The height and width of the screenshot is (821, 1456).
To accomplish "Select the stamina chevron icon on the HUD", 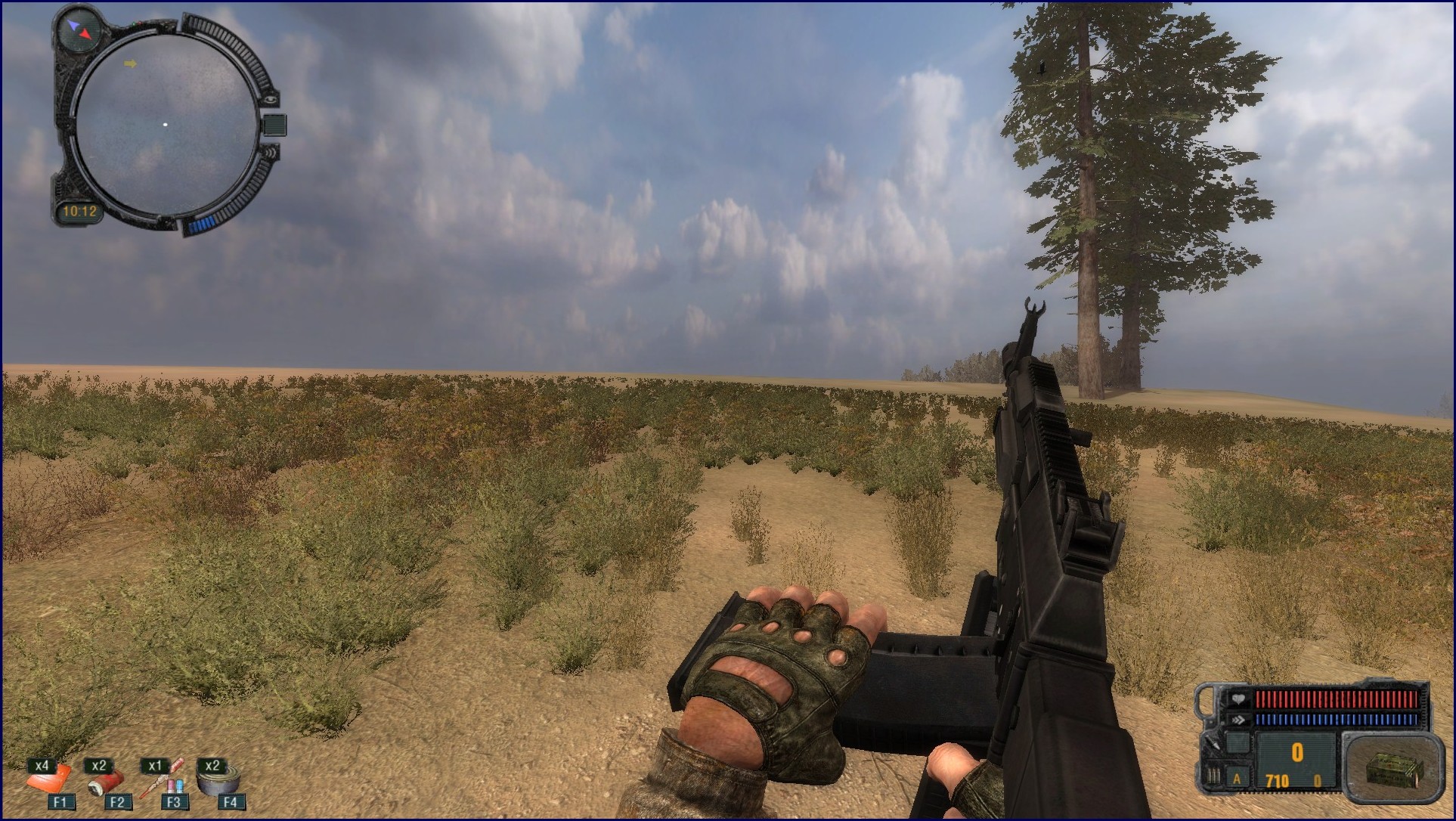I will click(1240, 720).
